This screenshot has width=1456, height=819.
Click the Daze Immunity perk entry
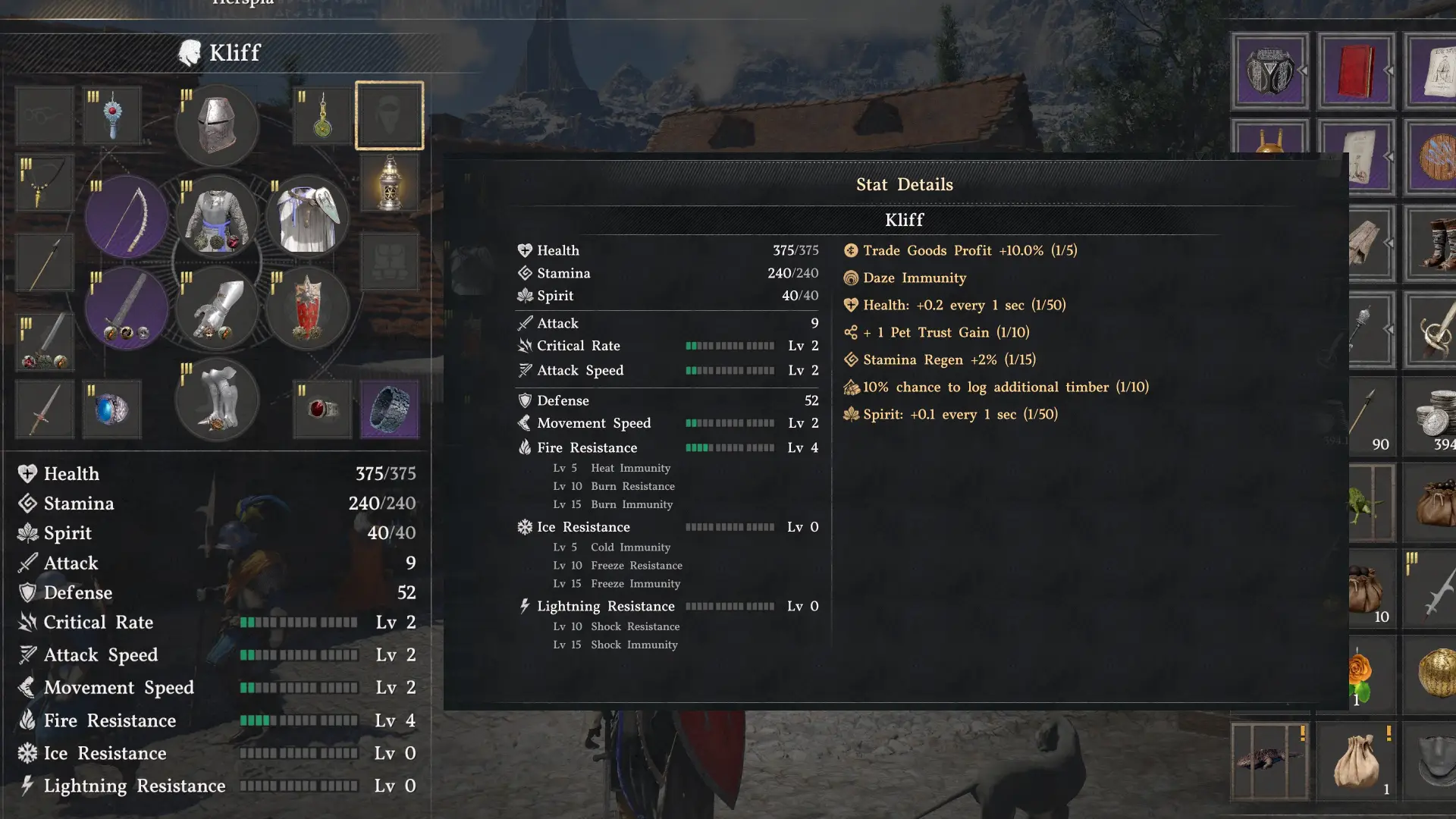click(x=914, y=278)
